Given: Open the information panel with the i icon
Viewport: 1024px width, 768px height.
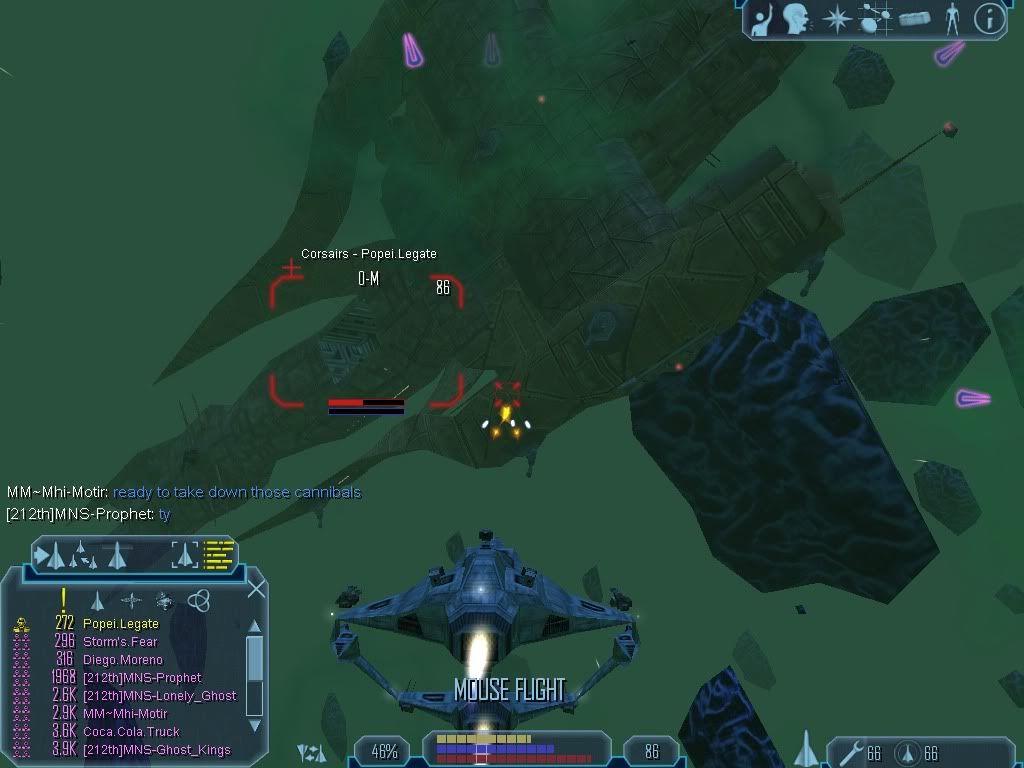Looking at the screenshot, I should [x=988, y=18].
